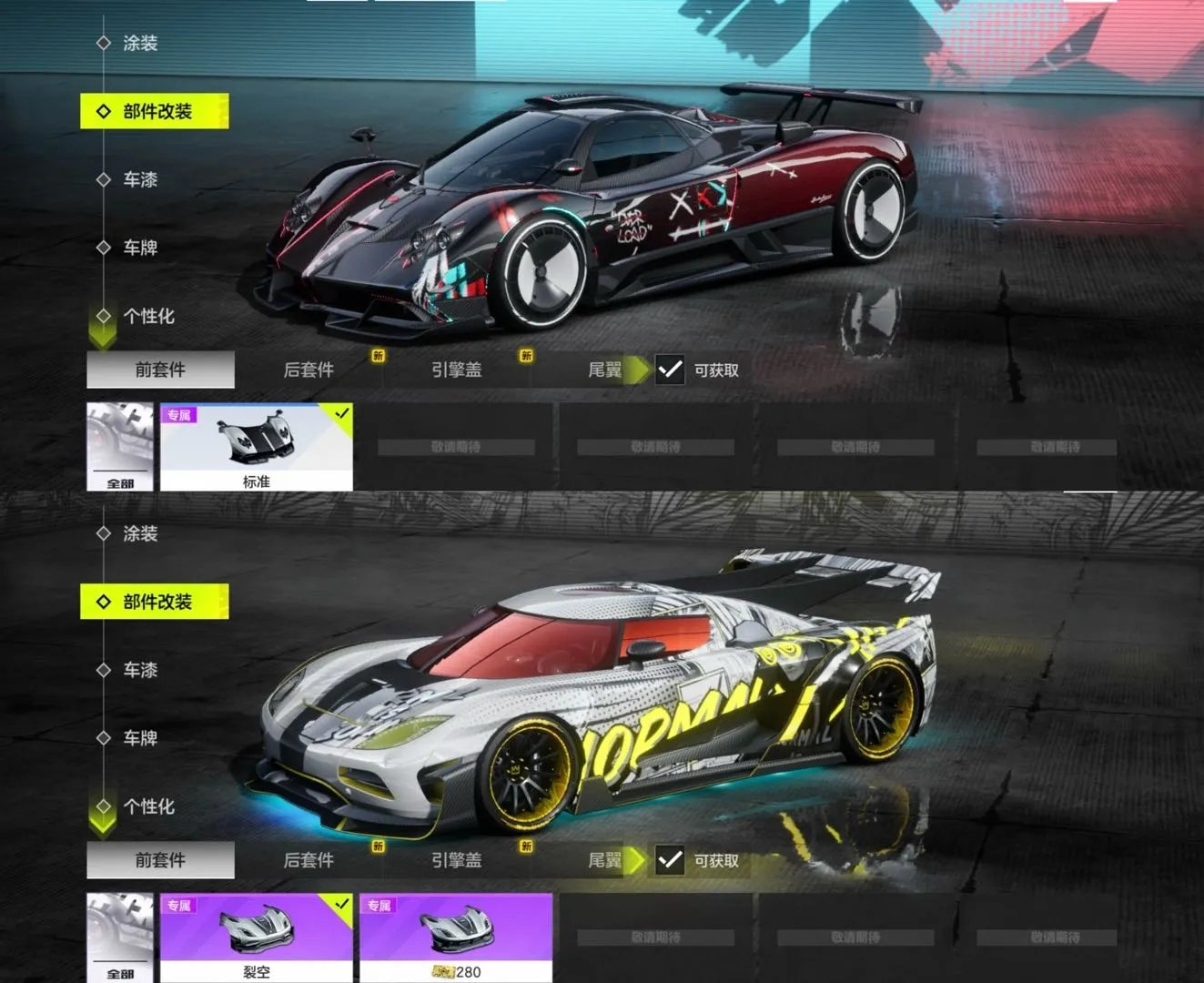Switch to 引擎盖 tab for the red Pagani
The width and height of the screenshot is (1204, 983).
pos(456,370)
